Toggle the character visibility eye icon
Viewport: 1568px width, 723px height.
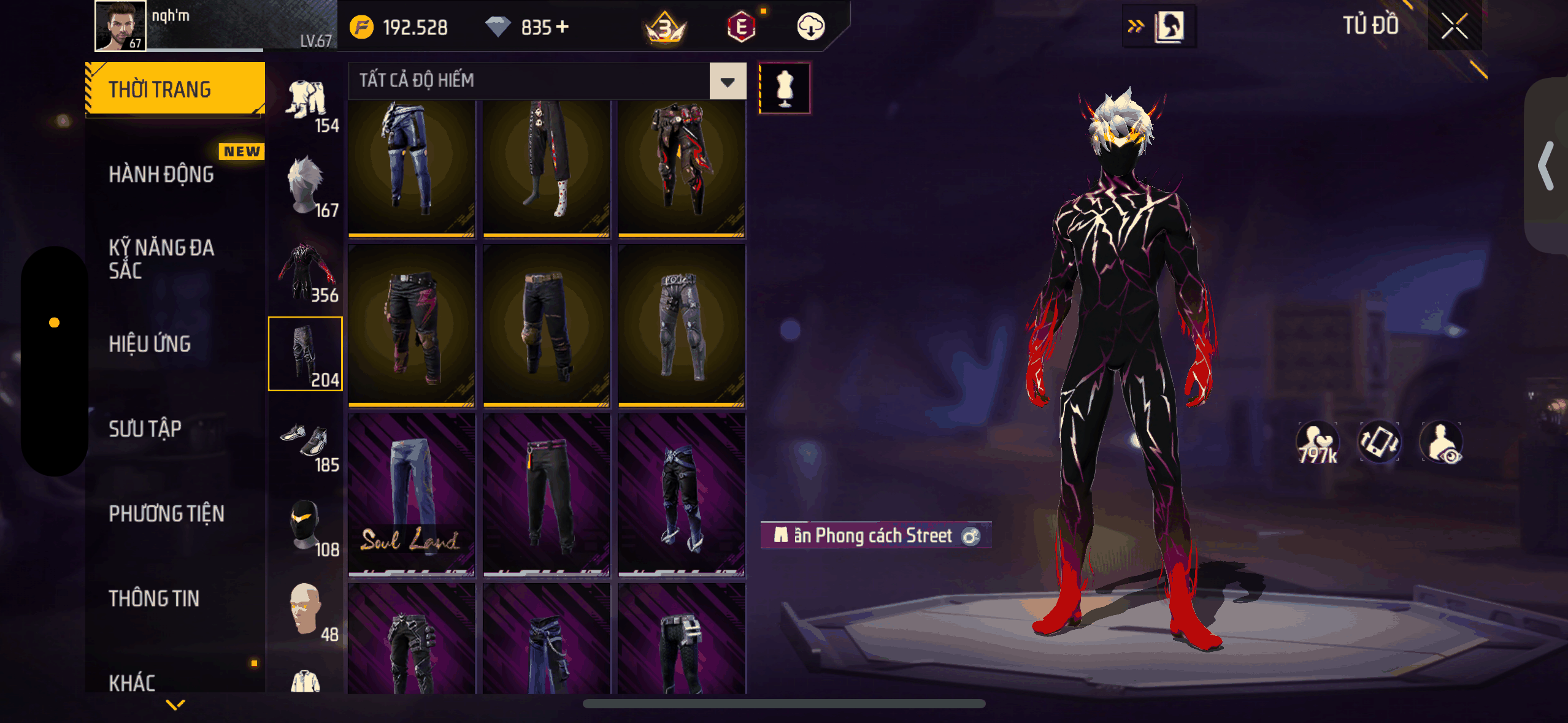tap(1442, 443)
